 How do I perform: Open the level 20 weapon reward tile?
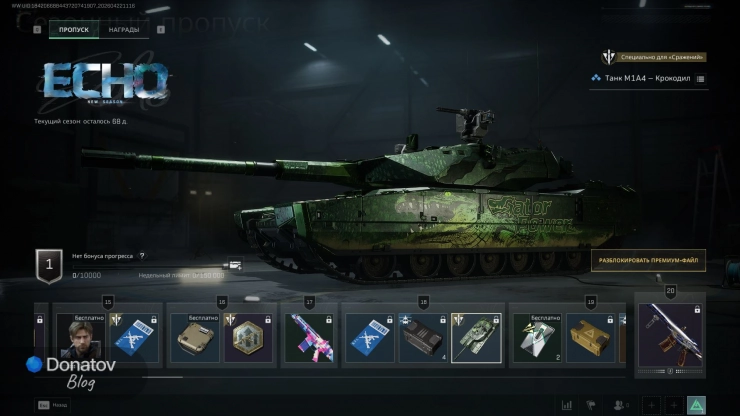pos(669,338)
